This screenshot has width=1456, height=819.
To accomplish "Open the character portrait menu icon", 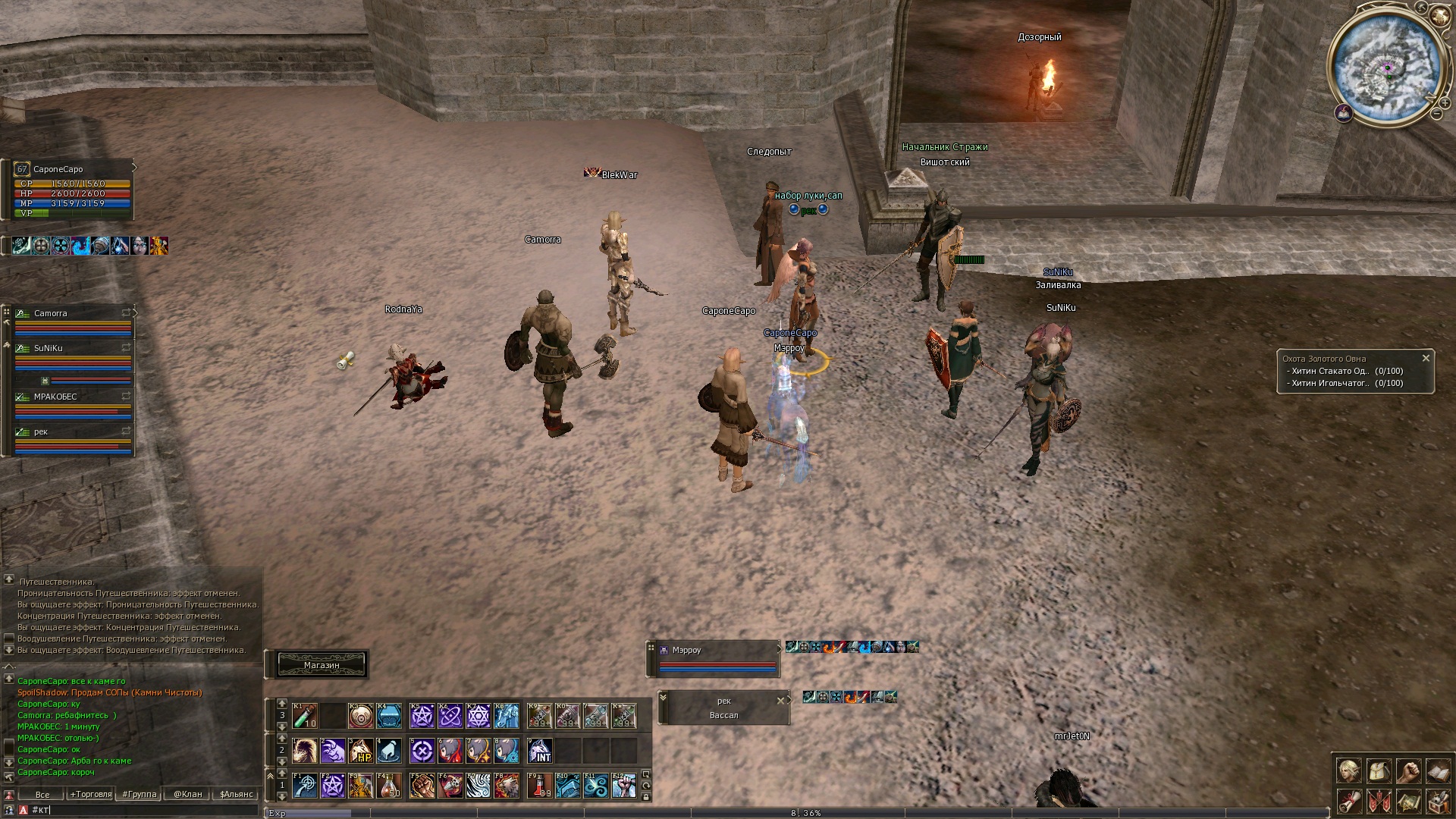I will click(1348, 771).
